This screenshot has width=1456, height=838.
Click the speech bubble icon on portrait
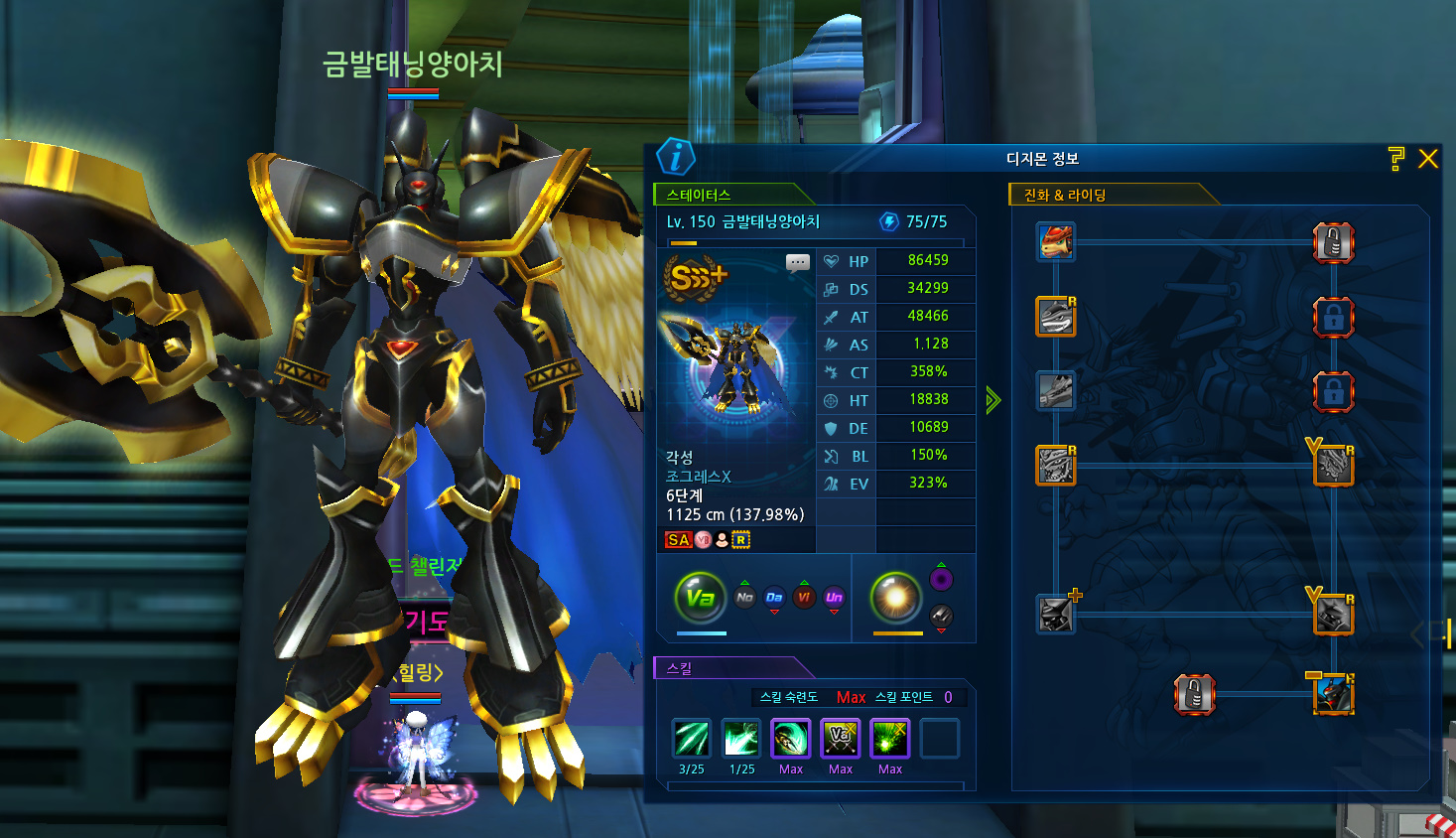(x=797, y=263)
